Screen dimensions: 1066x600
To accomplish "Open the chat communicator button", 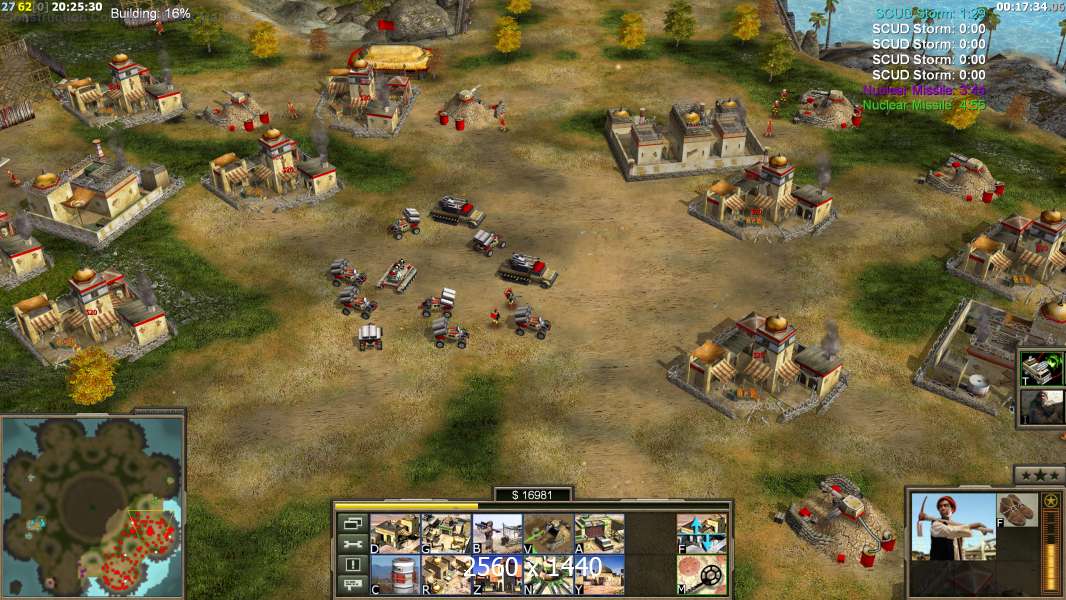I will coord(351,586).
